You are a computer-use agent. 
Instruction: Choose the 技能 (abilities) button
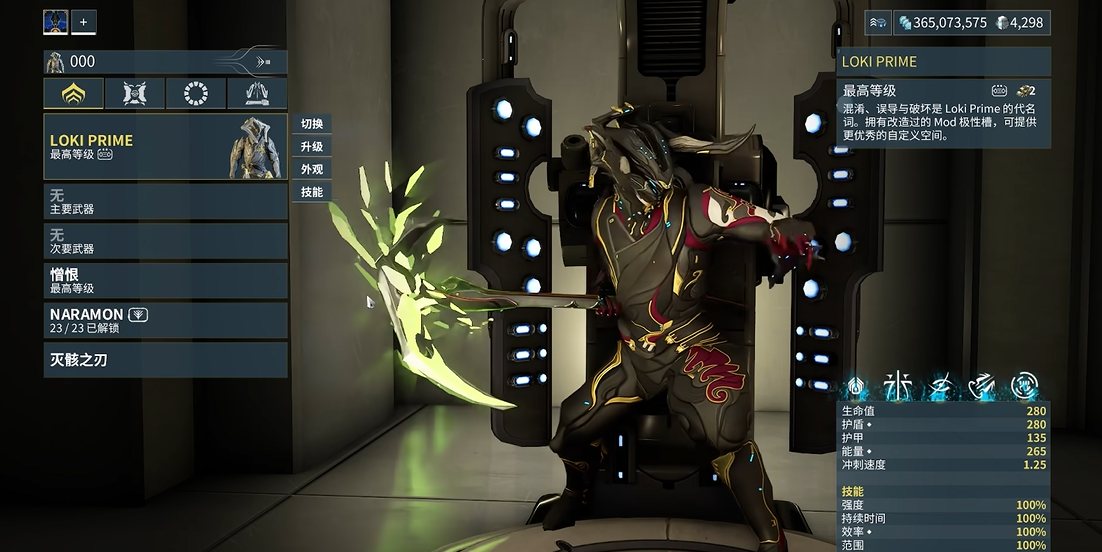pyautogui.click(x=312, y=192)
